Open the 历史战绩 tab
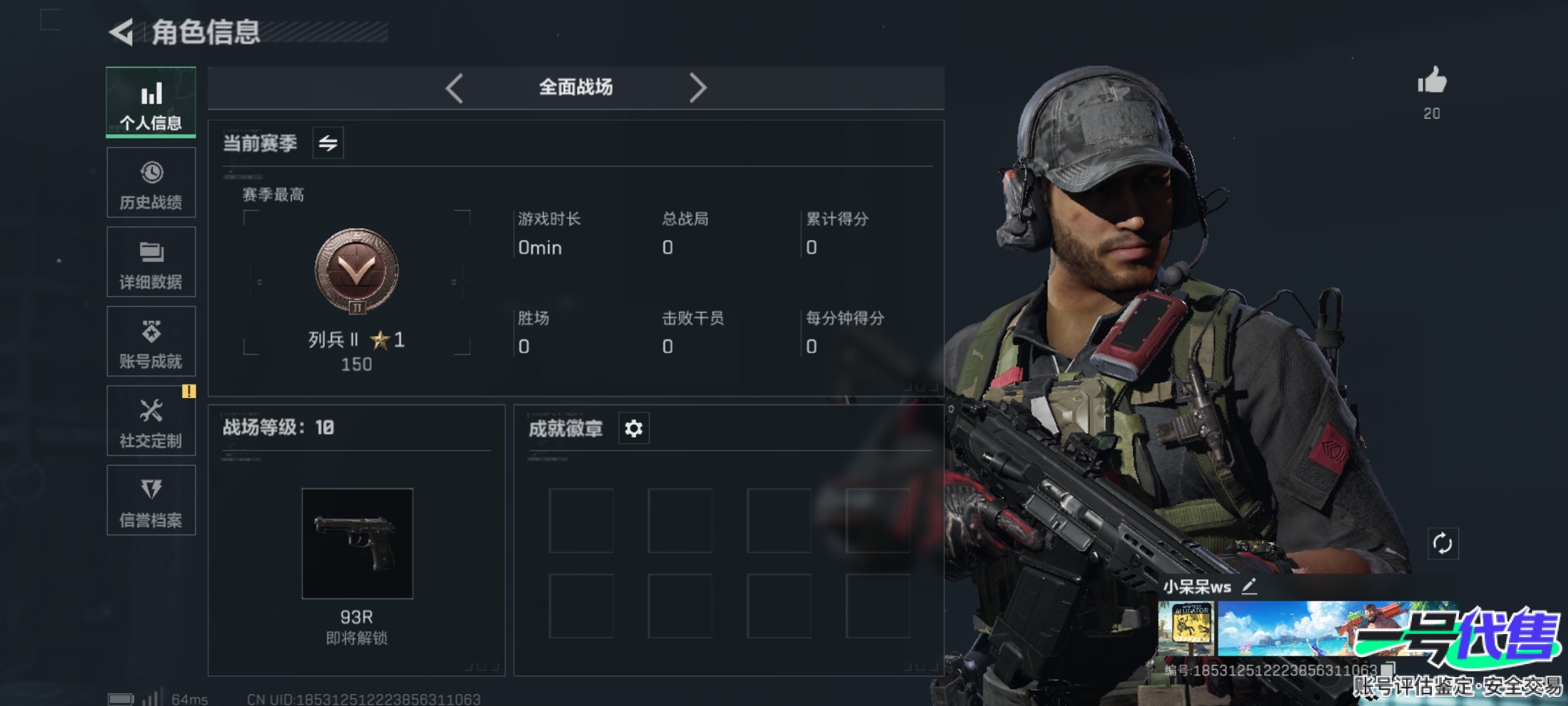 tap(151, 182)
